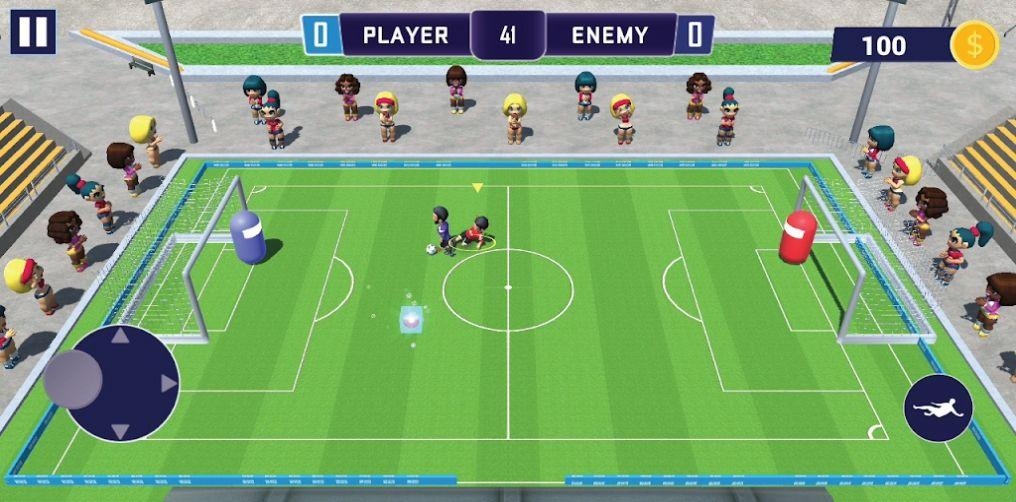1016x502 pixels.
Task: Tap the virtual joystick's right arrow
Action: [168, 383]
